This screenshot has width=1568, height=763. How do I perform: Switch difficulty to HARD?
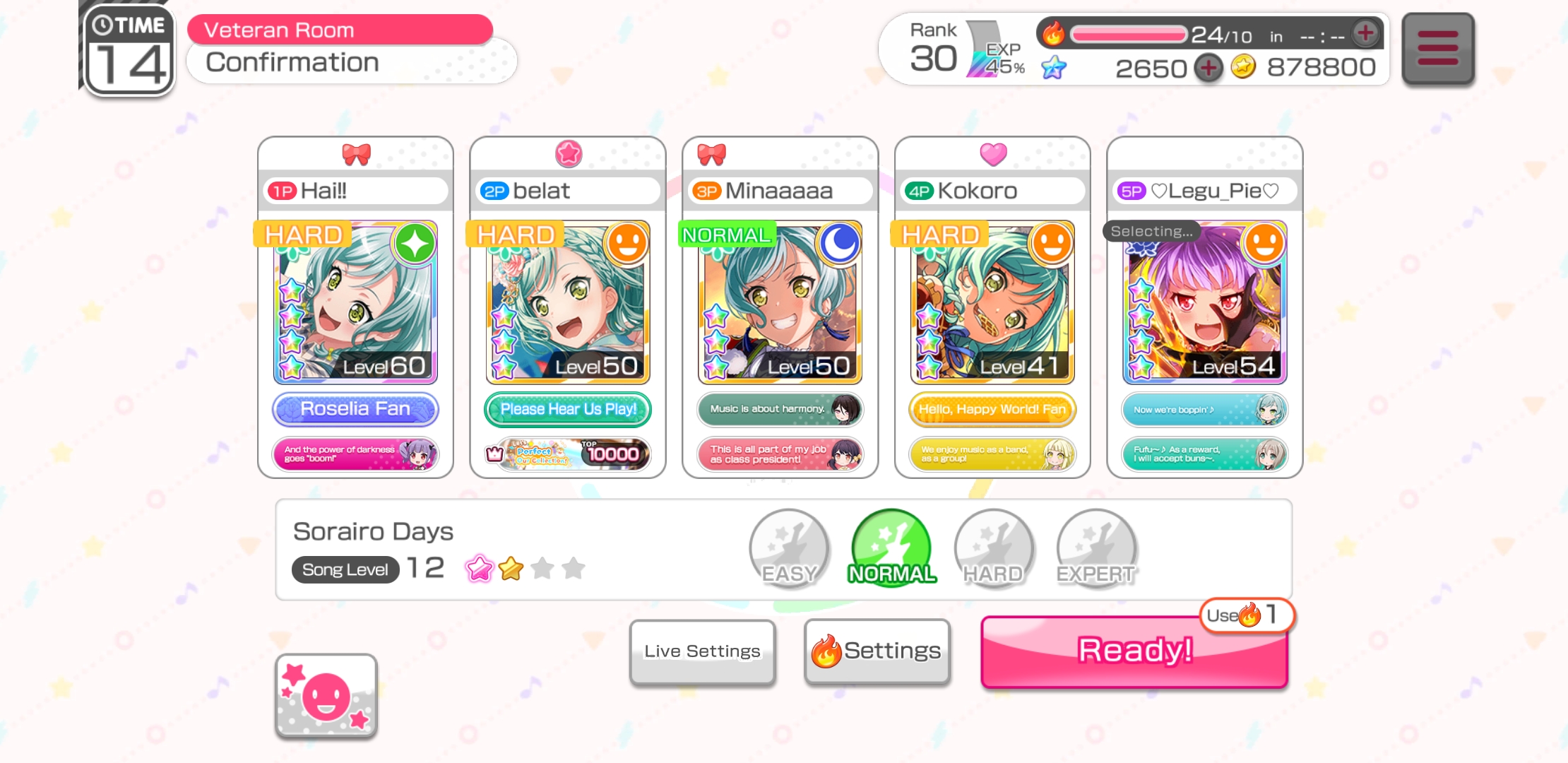[x=994, y=548]
